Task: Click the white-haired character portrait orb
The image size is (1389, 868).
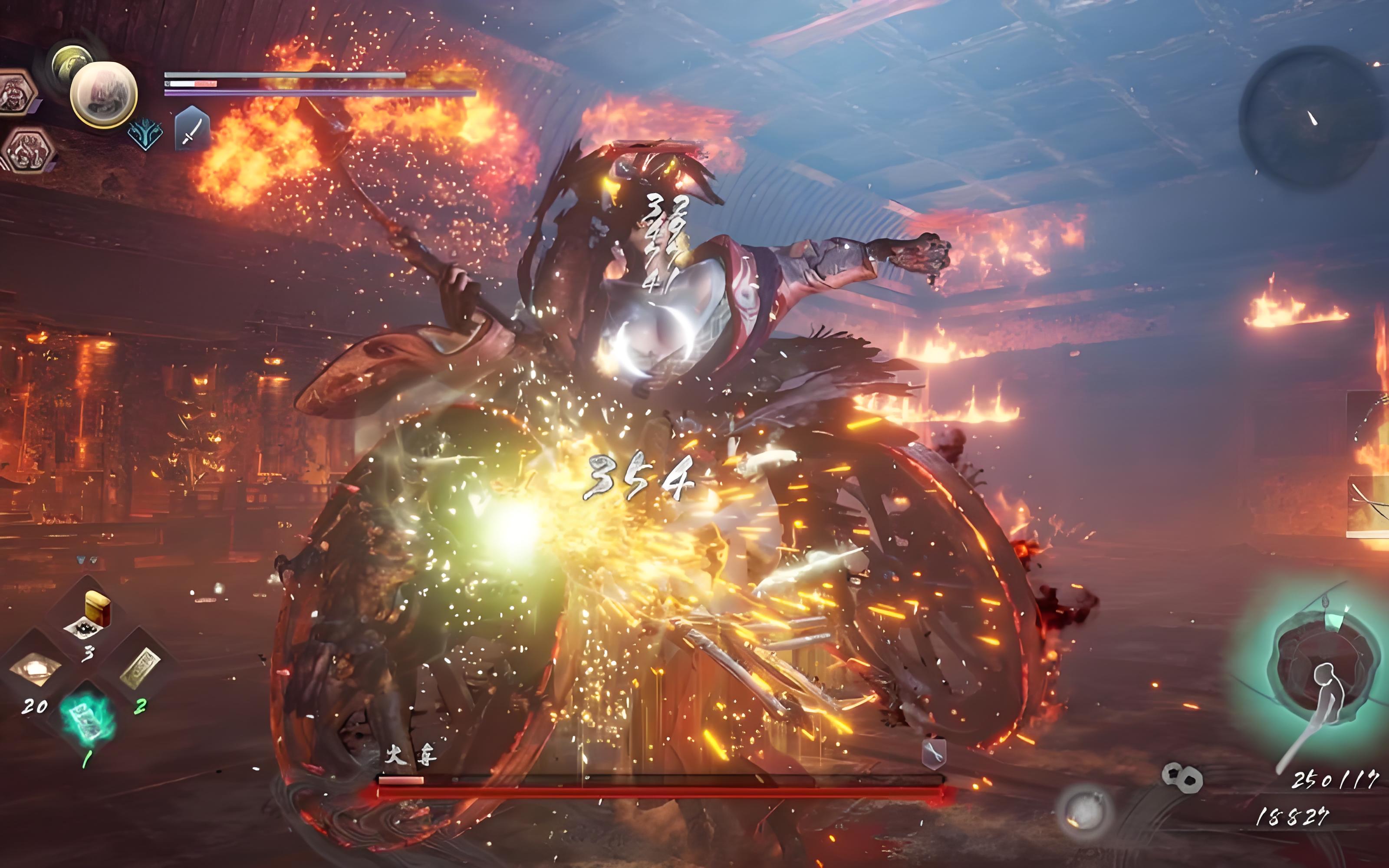Action: (x=104, y=94)
